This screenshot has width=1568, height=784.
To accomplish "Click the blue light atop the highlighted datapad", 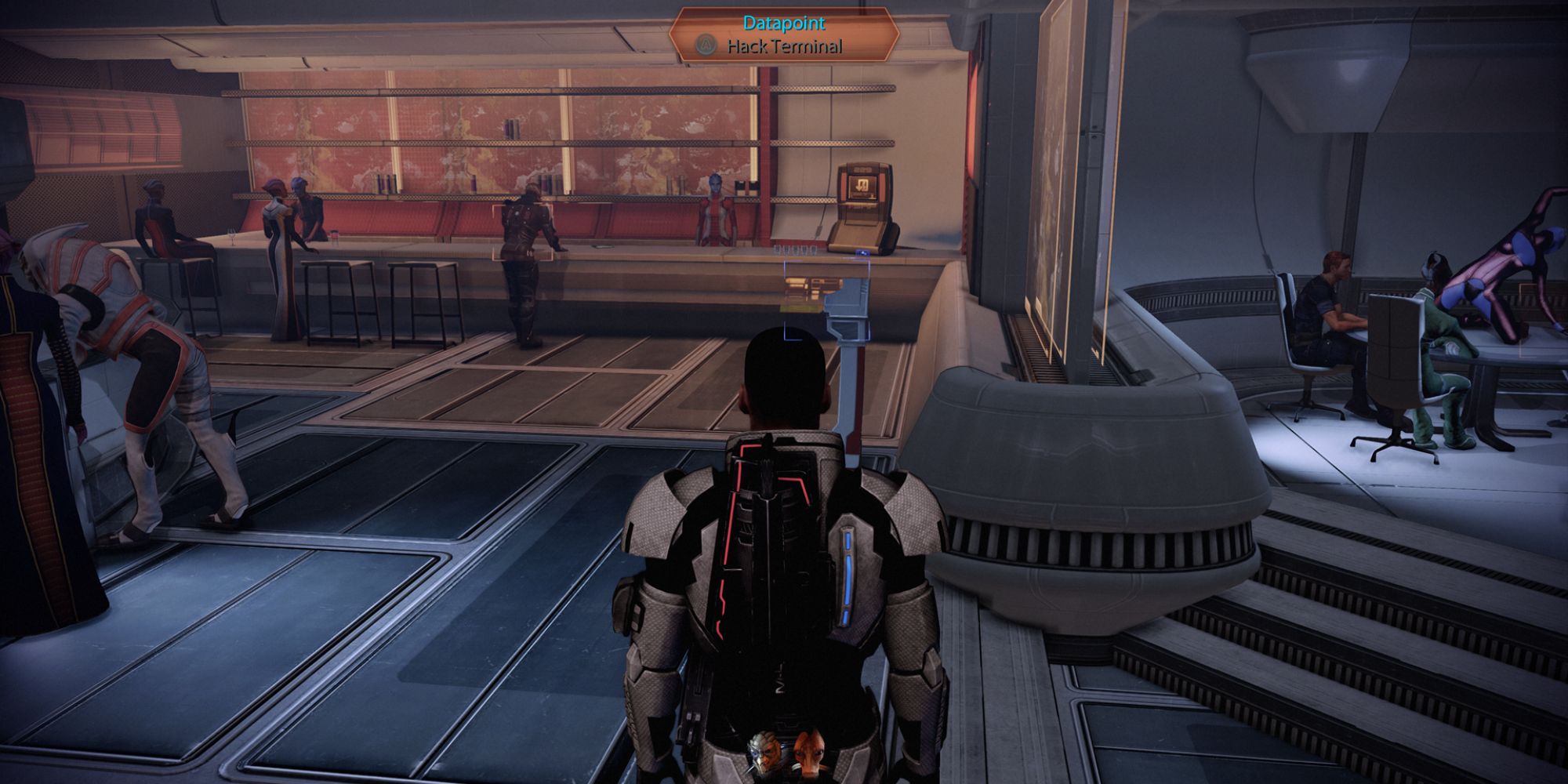I will [x=862, y=252].
